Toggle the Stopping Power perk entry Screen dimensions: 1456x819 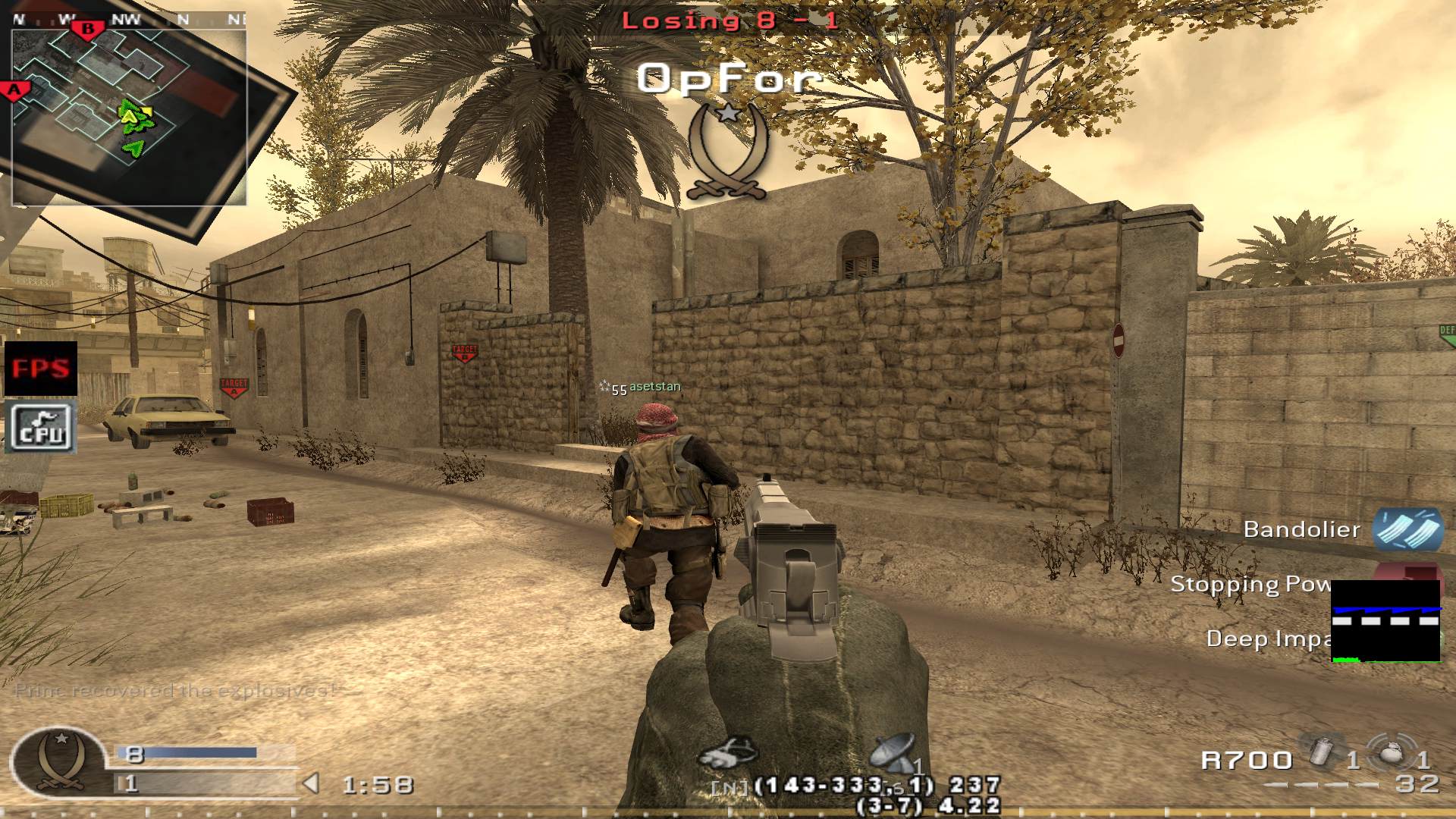(x=1251, y=584)
